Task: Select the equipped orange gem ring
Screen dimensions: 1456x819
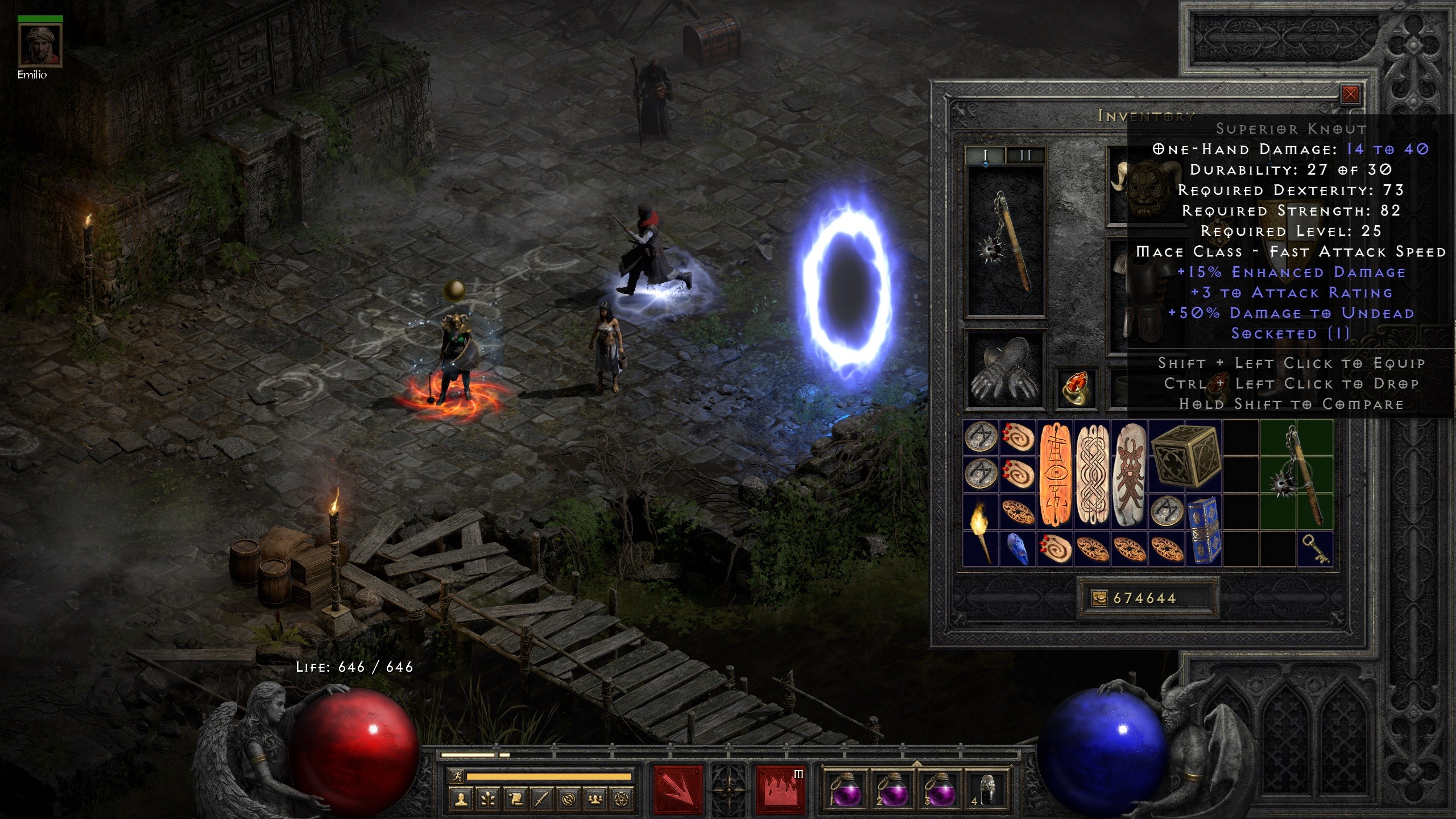Action: [x=1075, y=388]
